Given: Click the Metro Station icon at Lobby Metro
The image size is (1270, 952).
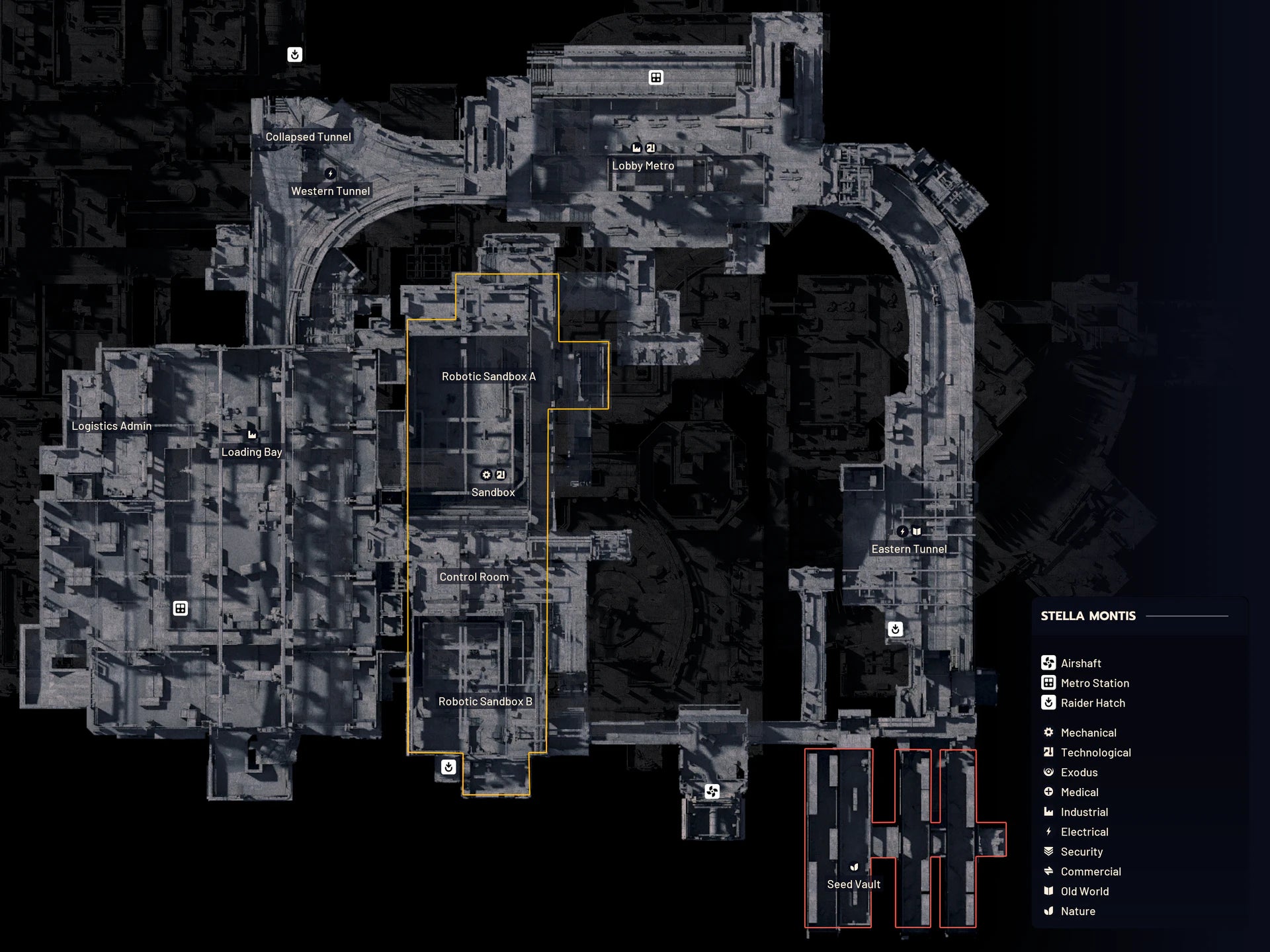Looking at the screenshot, I should 655,77.
